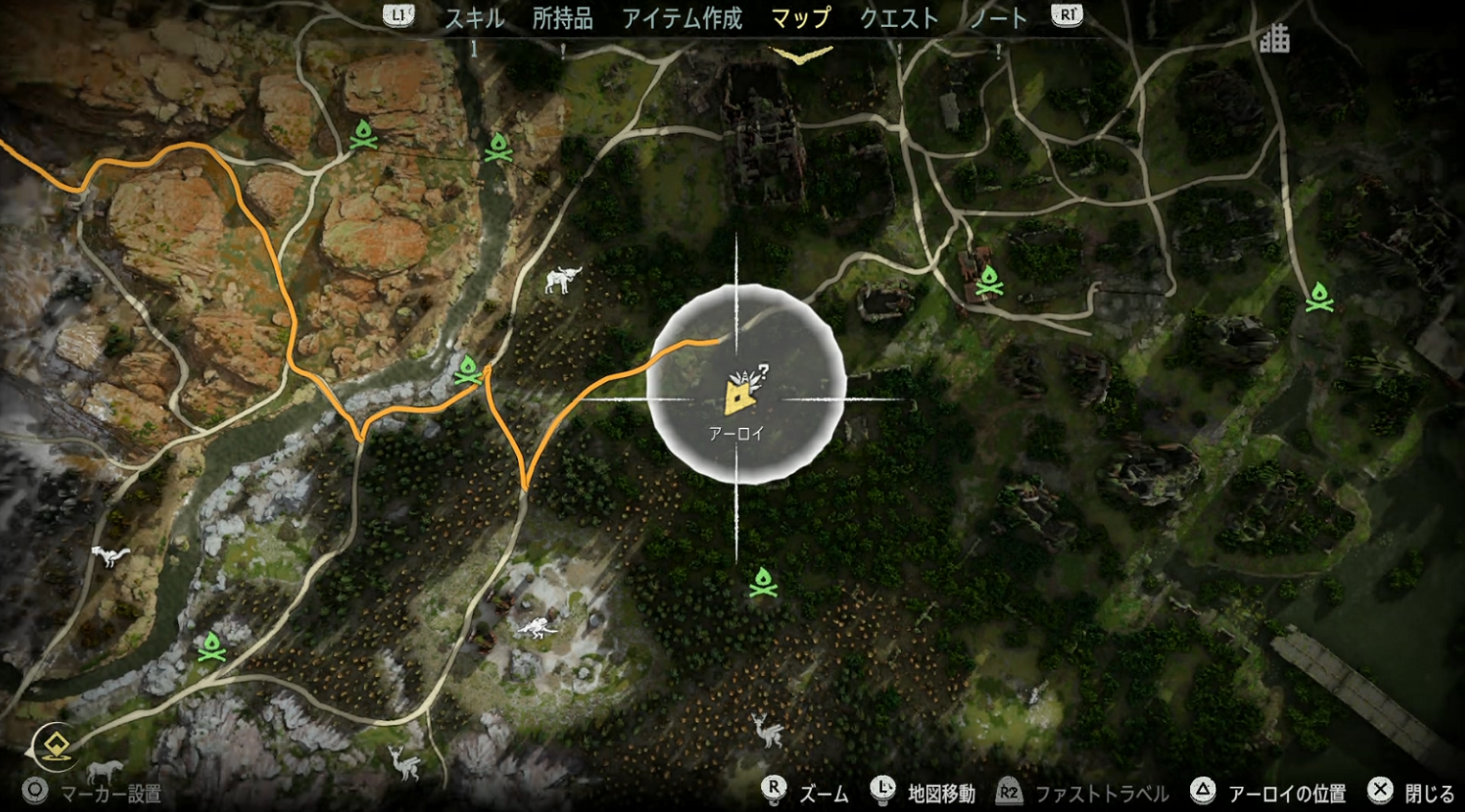This screenshot has height=812, width=1465.
Task: Choose the campfire directly below Aloy's marker
Action: point(763,581)
